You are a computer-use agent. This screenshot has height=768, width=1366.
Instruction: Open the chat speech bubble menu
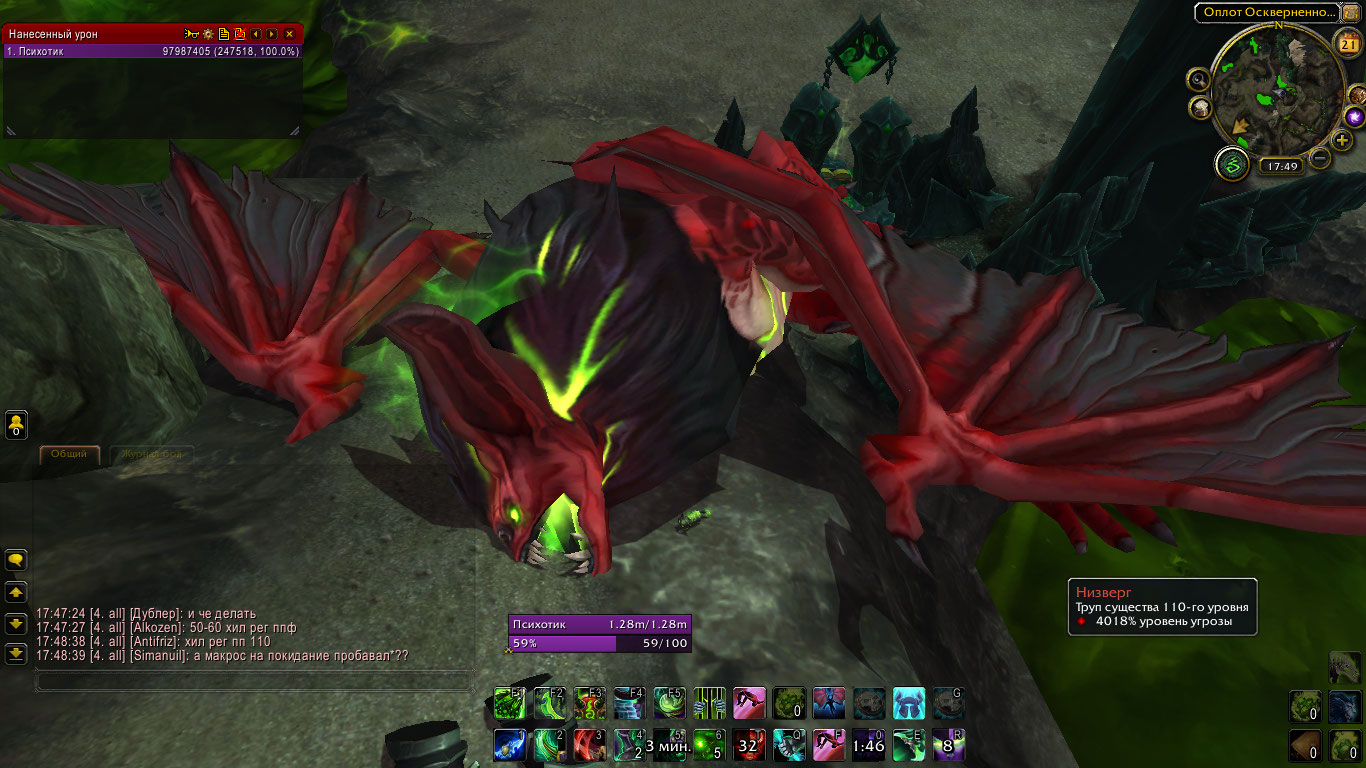(x=16, y=560)
